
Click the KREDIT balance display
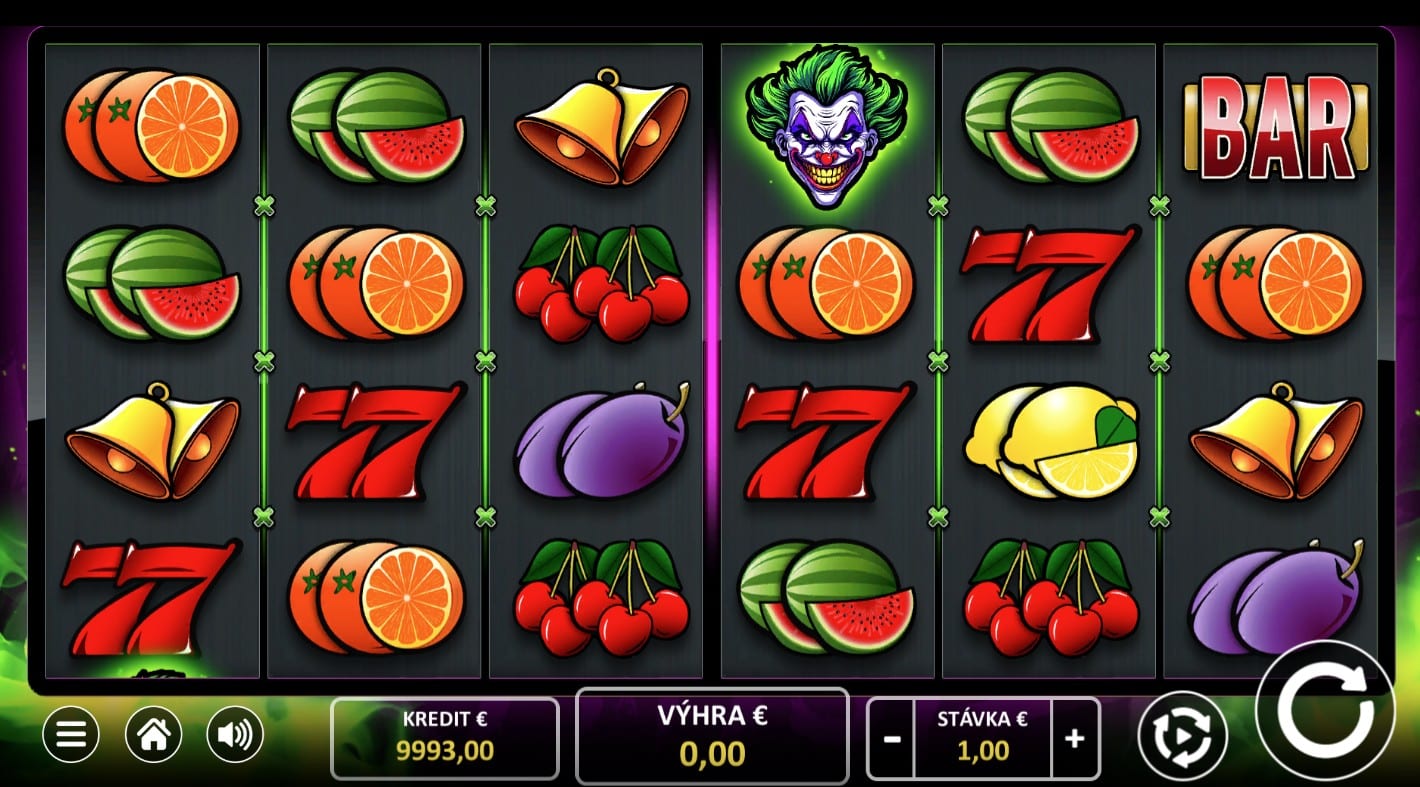pyautogui.click(x=444, y=737)
